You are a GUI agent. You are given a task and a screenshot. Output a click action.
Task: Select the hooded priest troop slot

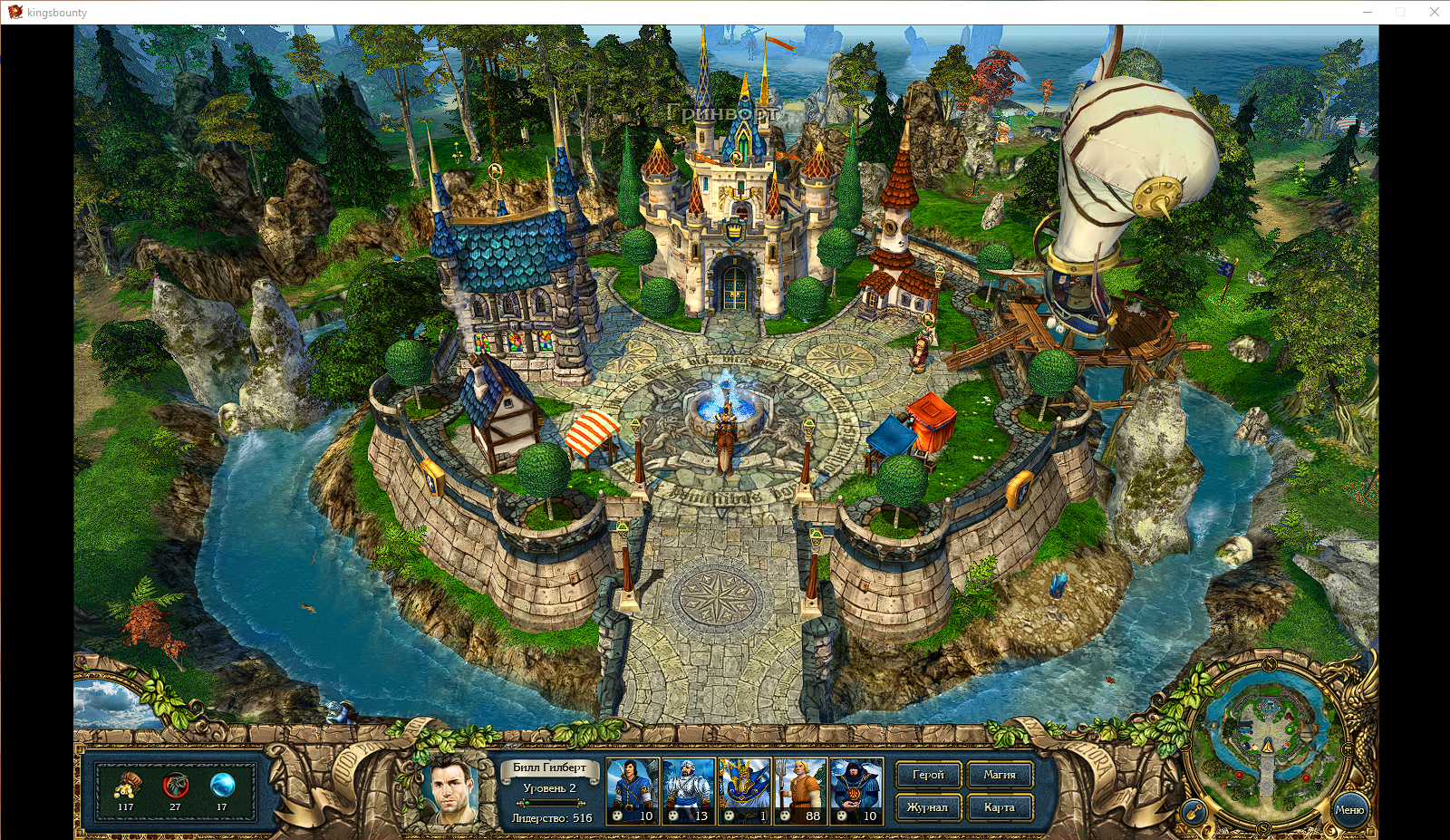[x=856, y=790]
